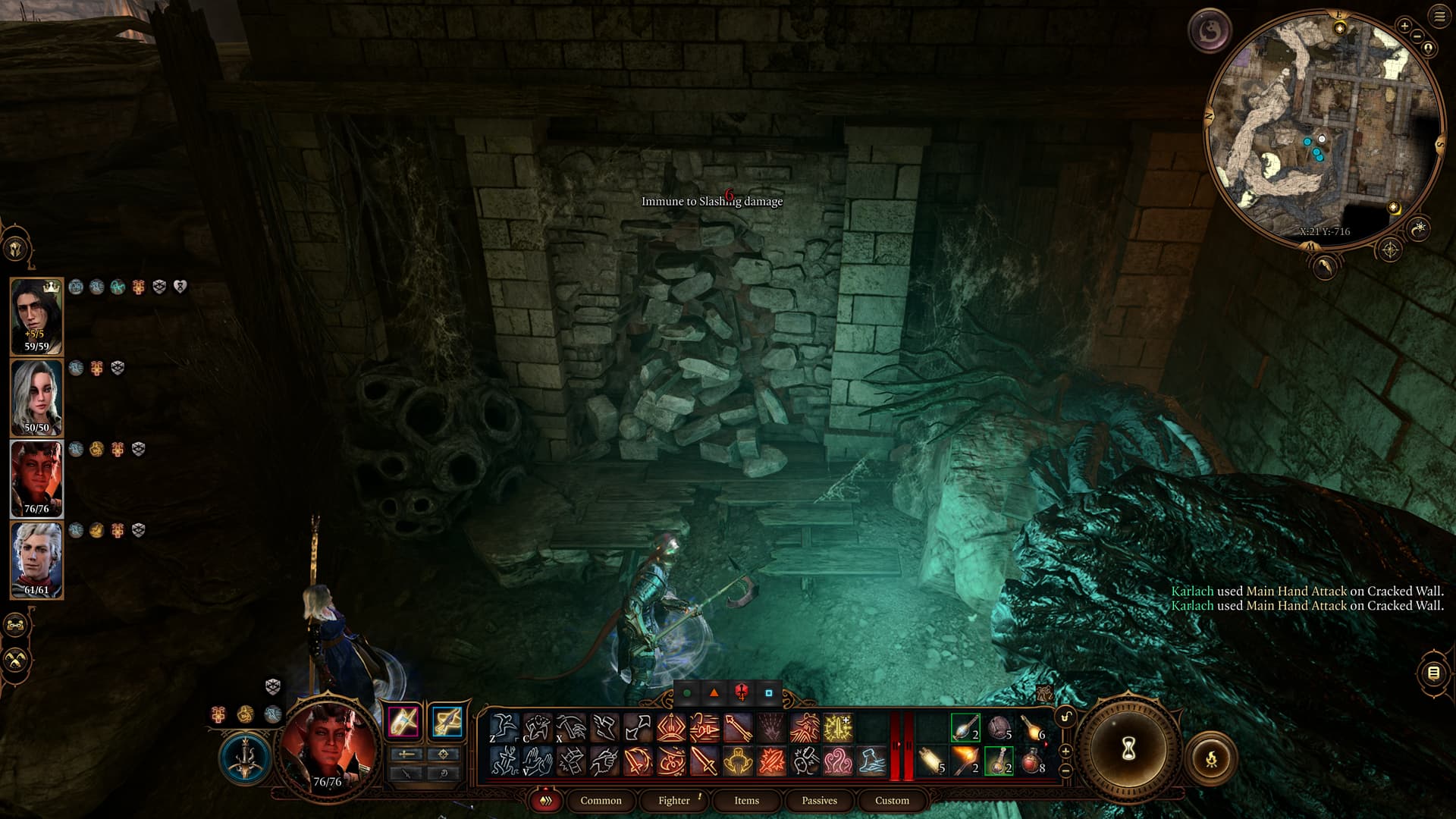Select the dark-haired crowned character portrait
This screenshot has width=1456, height=819.
pos(36,316)
